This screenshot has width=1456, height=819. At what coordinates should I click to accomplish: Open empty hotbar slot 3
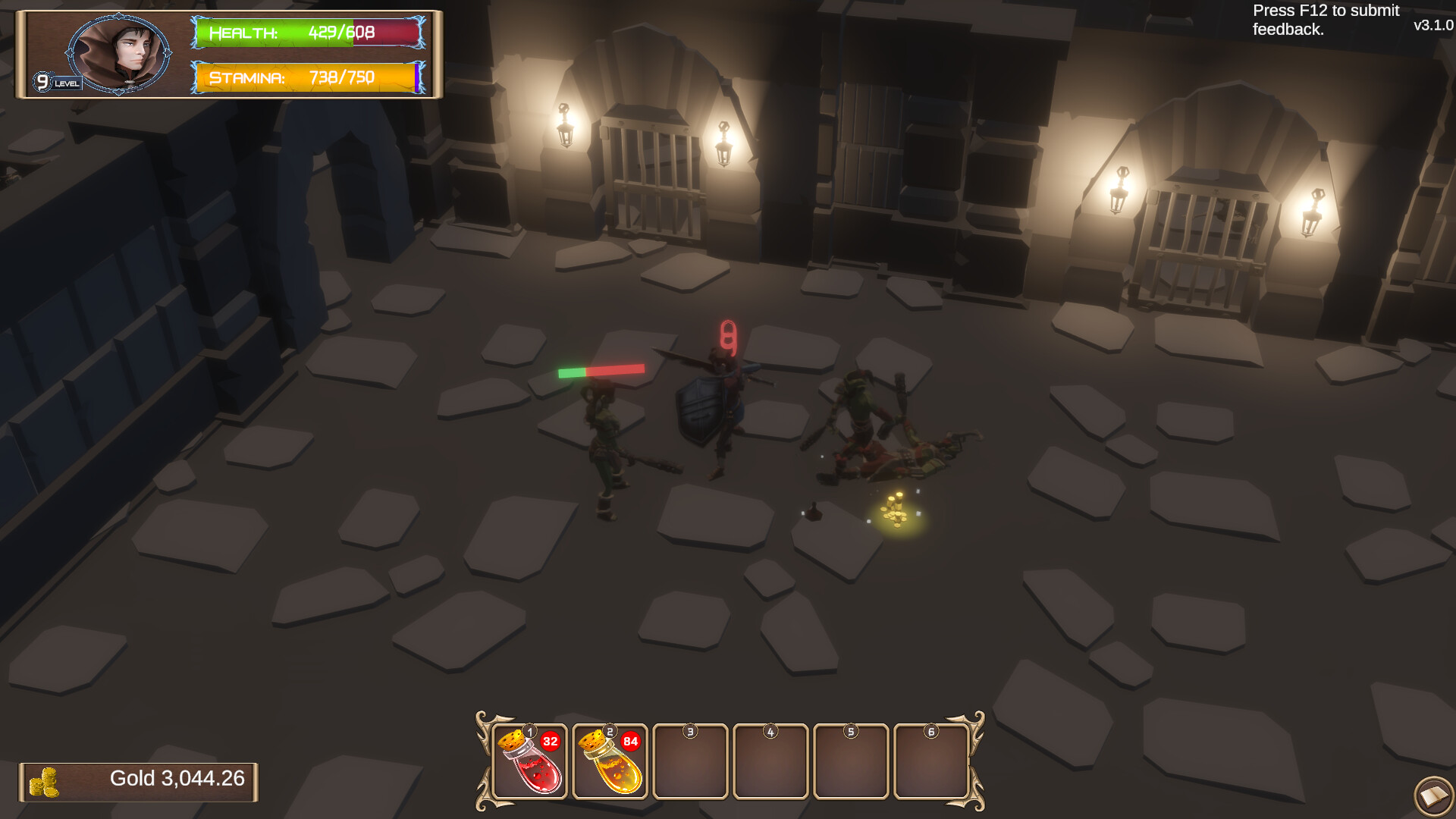pos(690,762)
